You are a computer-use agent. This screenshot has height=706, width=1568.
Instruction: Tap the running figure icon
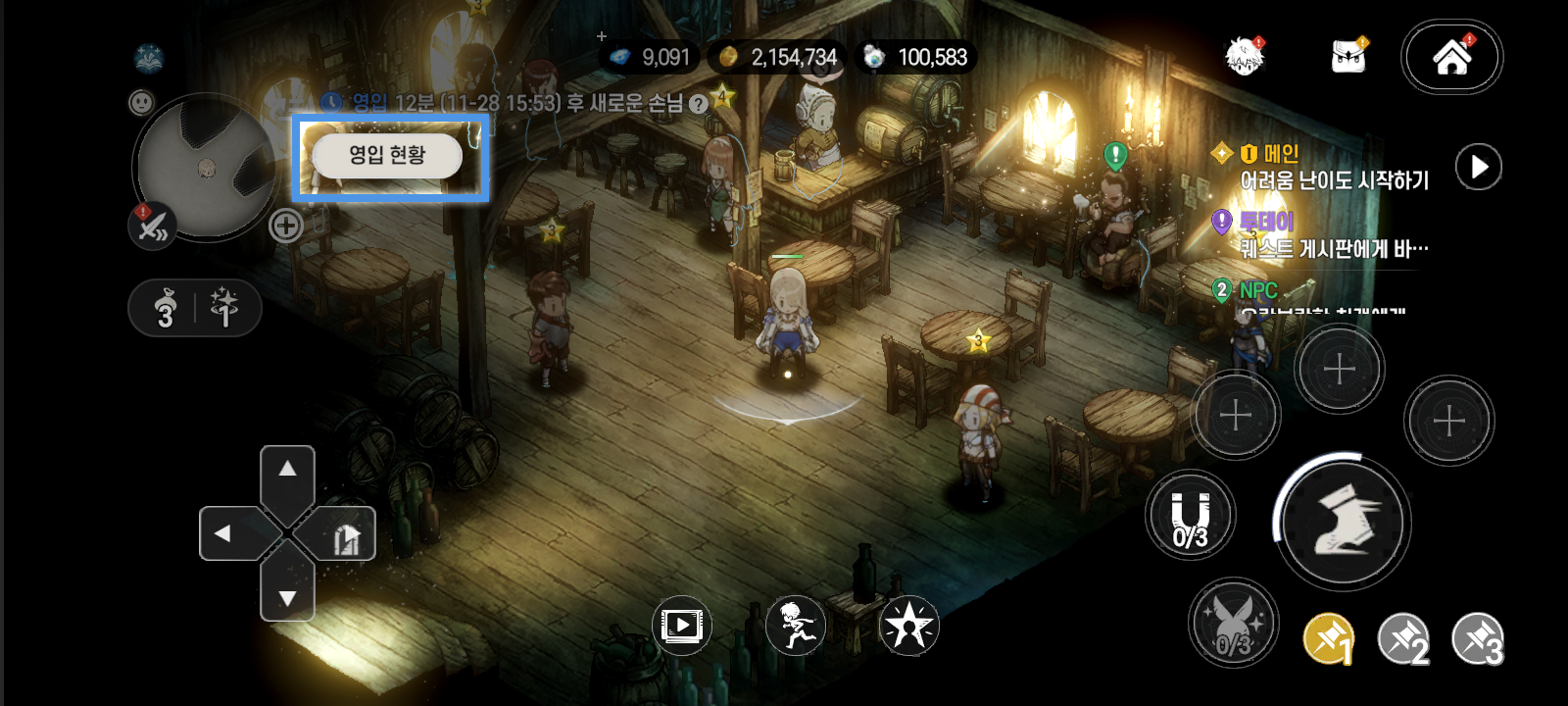[x=795, y=626]
